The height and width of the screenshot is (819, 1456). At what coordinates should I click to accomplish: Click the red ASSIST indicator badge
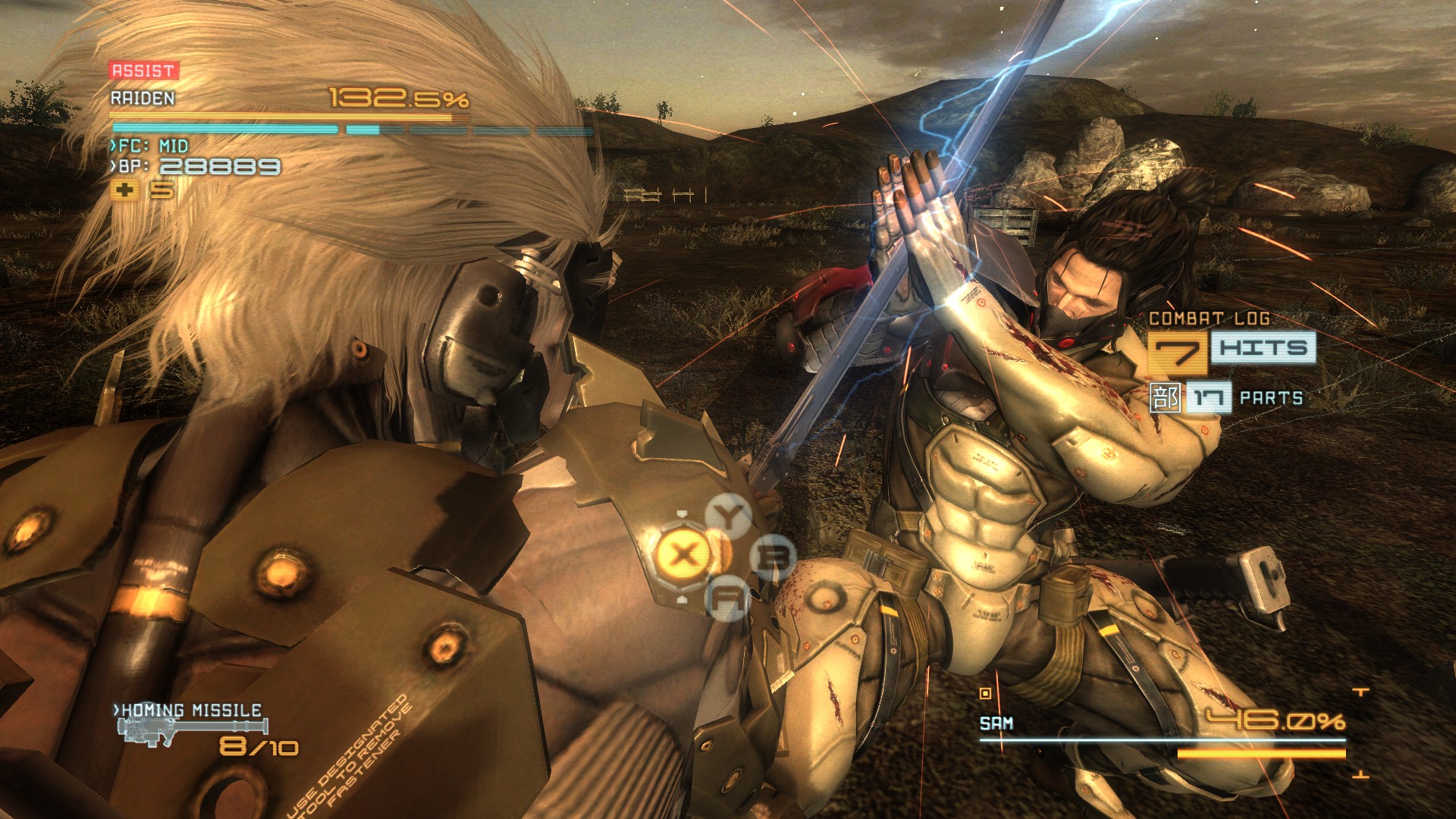[x=143, y=71]
